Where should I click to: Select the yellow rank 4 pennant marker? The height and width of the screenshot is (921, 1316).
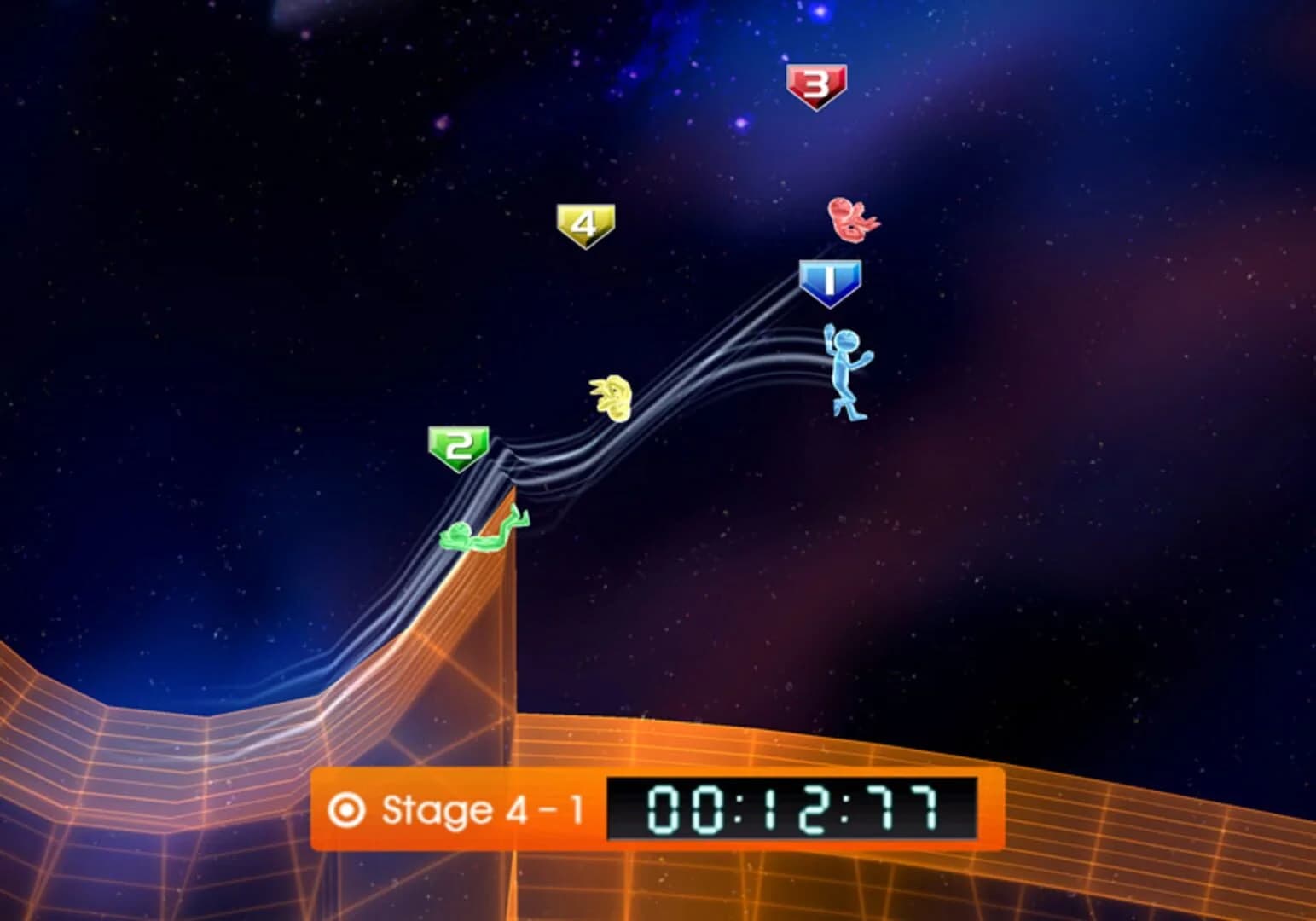tap(587, 223)
